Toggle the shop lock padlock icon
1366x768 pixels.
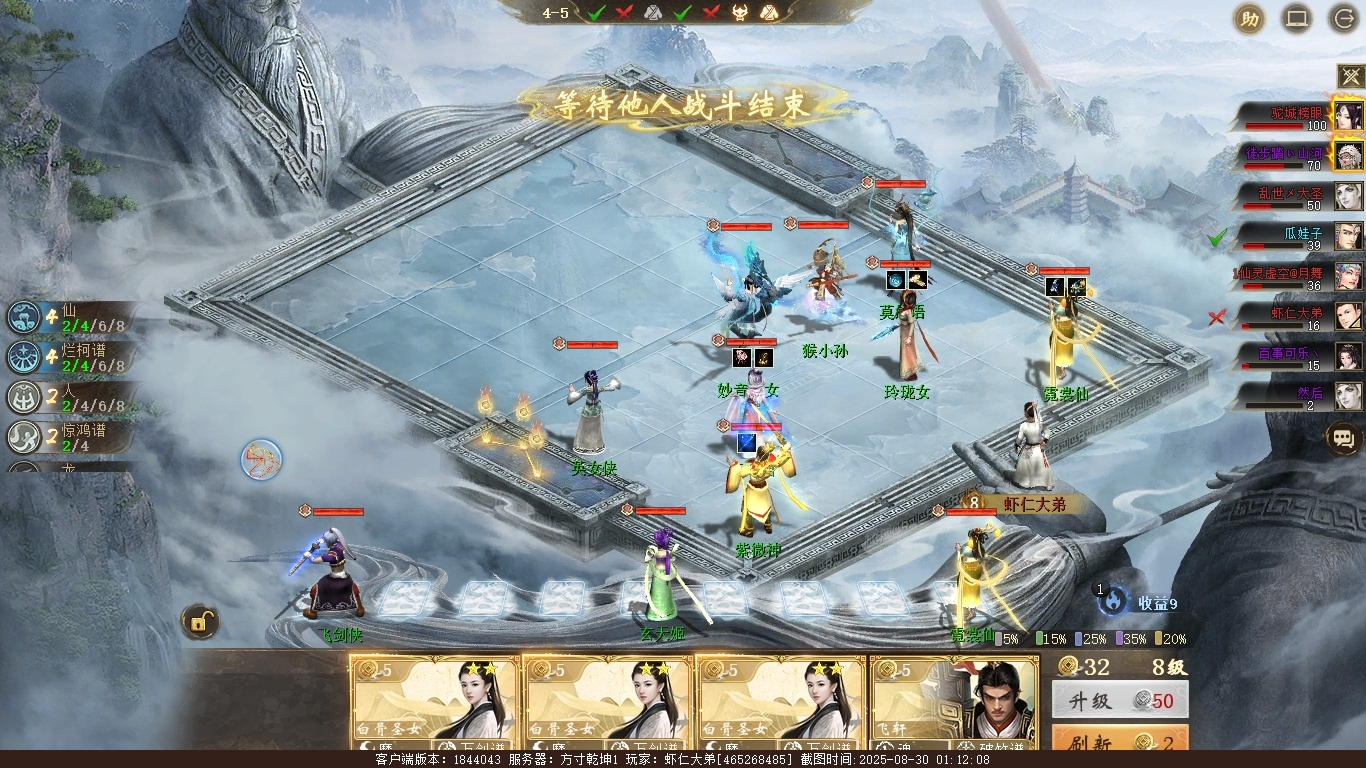(x=200, y=622)
